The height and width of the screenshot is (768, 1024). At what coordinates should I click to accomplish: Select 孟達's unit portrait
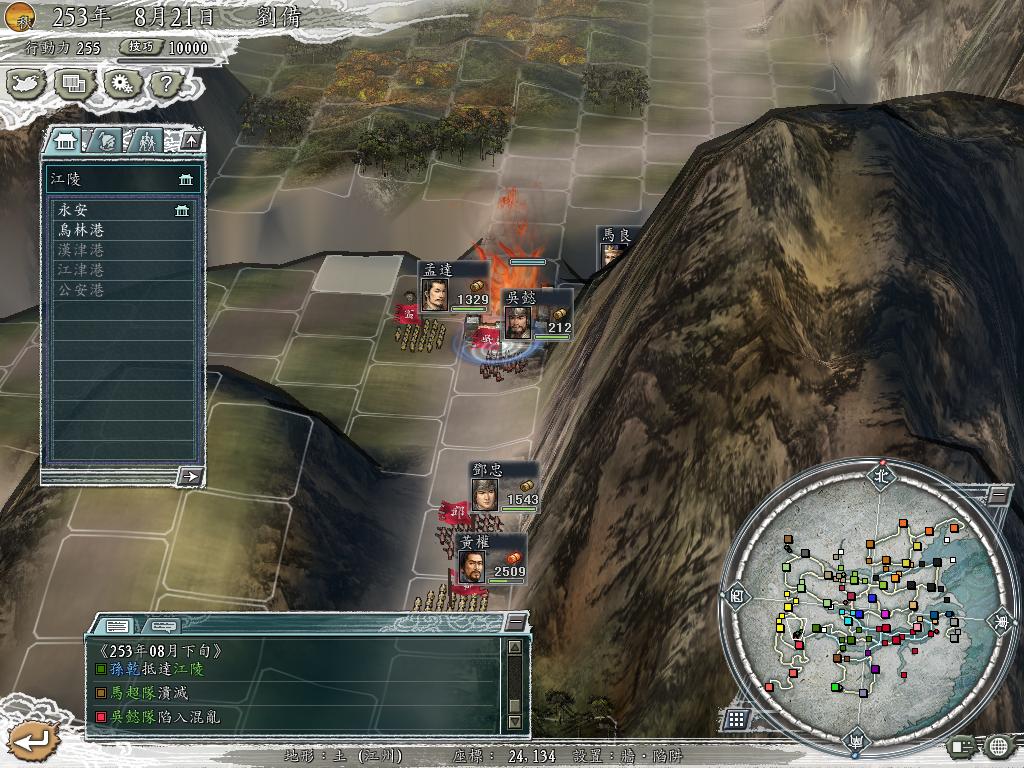435,296
